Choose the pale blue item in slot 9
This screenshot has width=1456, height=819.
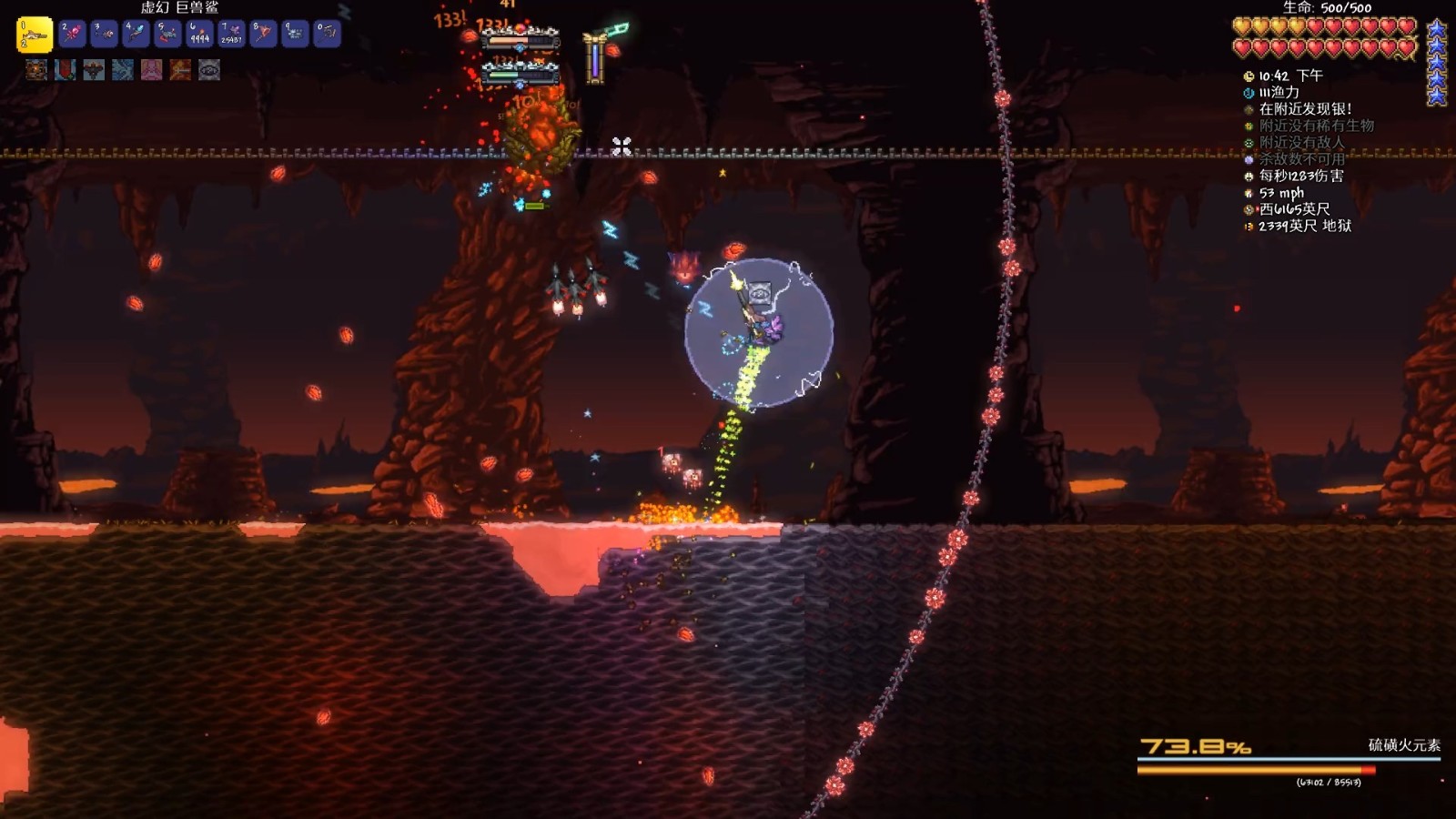295,35
